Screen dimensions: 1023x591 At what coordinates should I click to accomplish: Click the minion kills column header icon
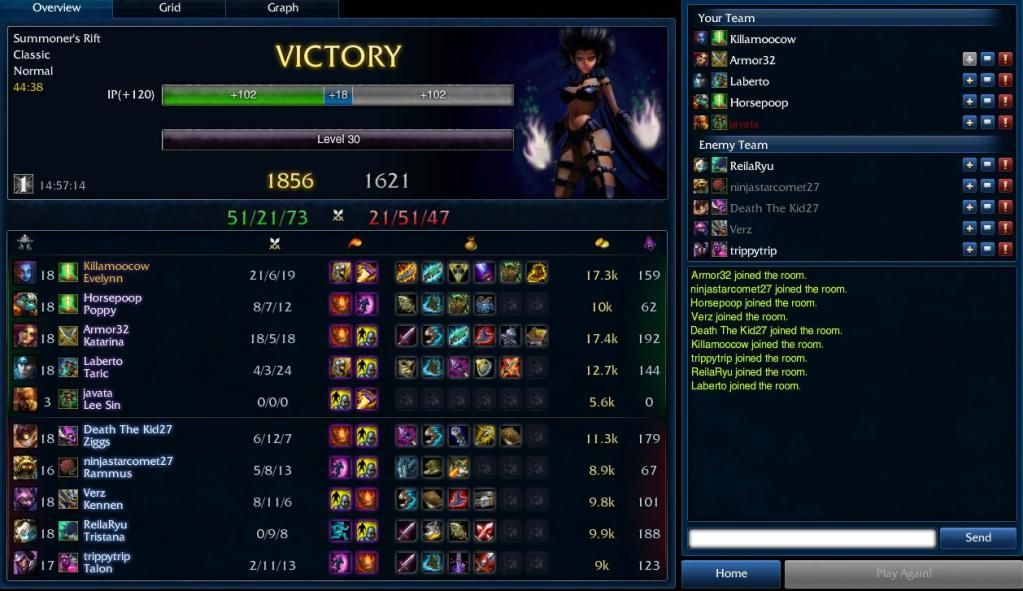coord(649,243)
